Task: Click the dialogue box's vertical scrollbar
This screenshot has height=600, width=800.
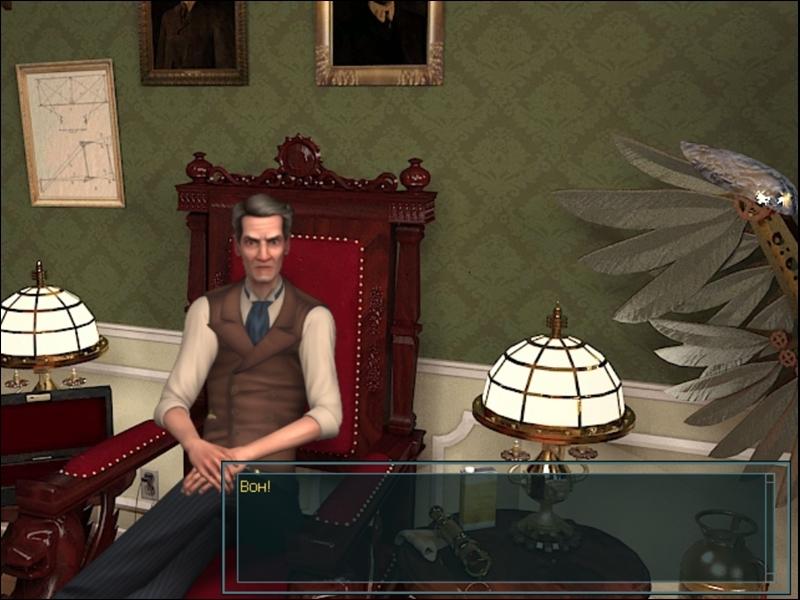Action: 770,527
